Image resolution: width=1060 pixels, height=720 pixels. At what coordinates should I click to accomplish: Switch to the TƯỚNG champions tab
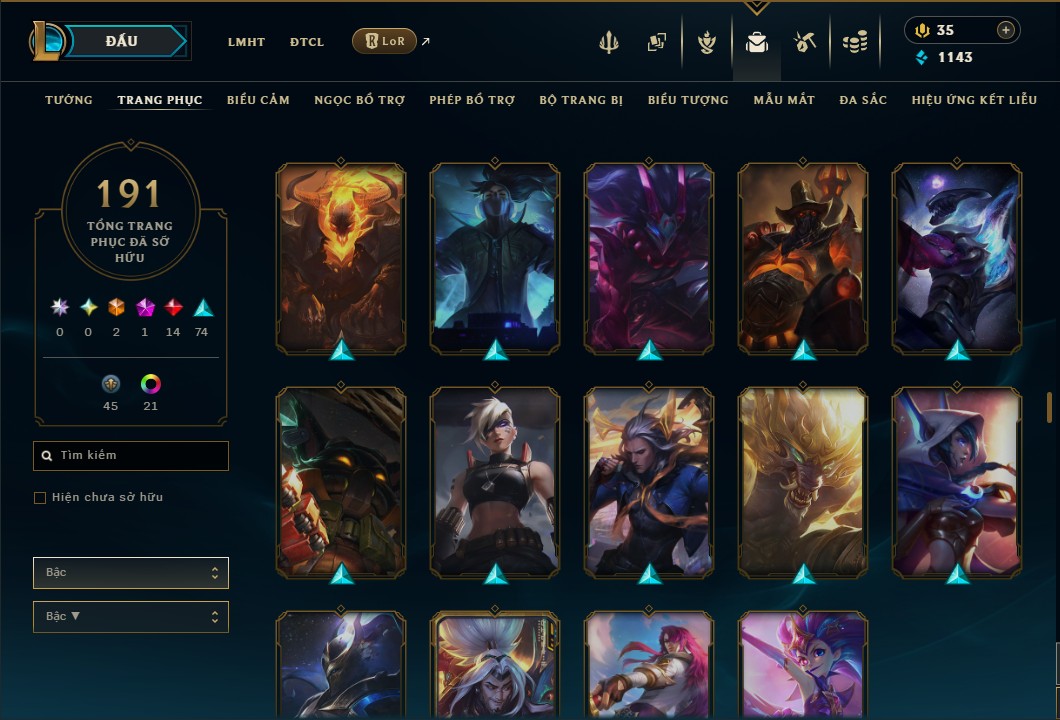click(x=69, y=100)
